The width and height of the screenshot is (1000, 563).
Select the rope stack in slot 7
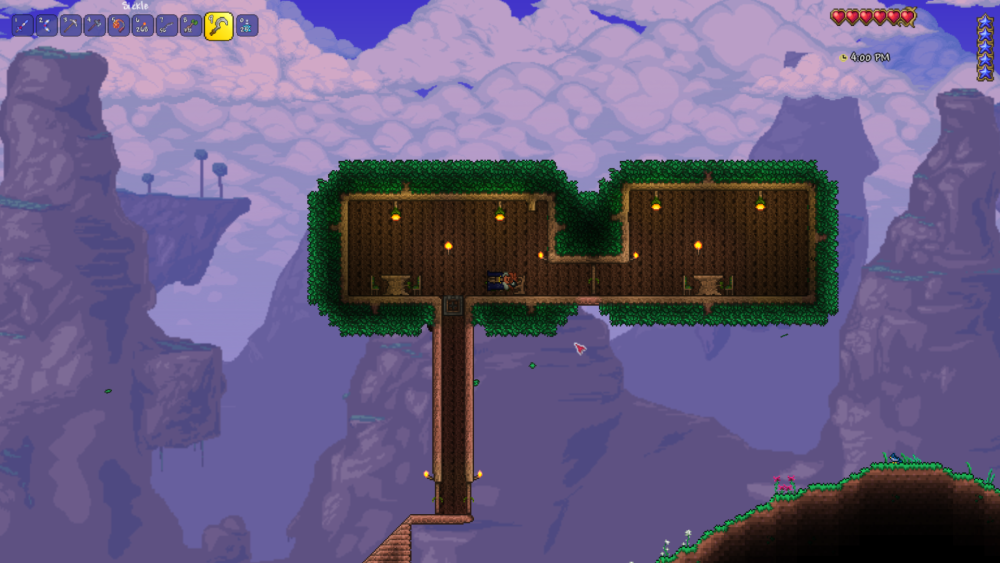click(167, 25)
